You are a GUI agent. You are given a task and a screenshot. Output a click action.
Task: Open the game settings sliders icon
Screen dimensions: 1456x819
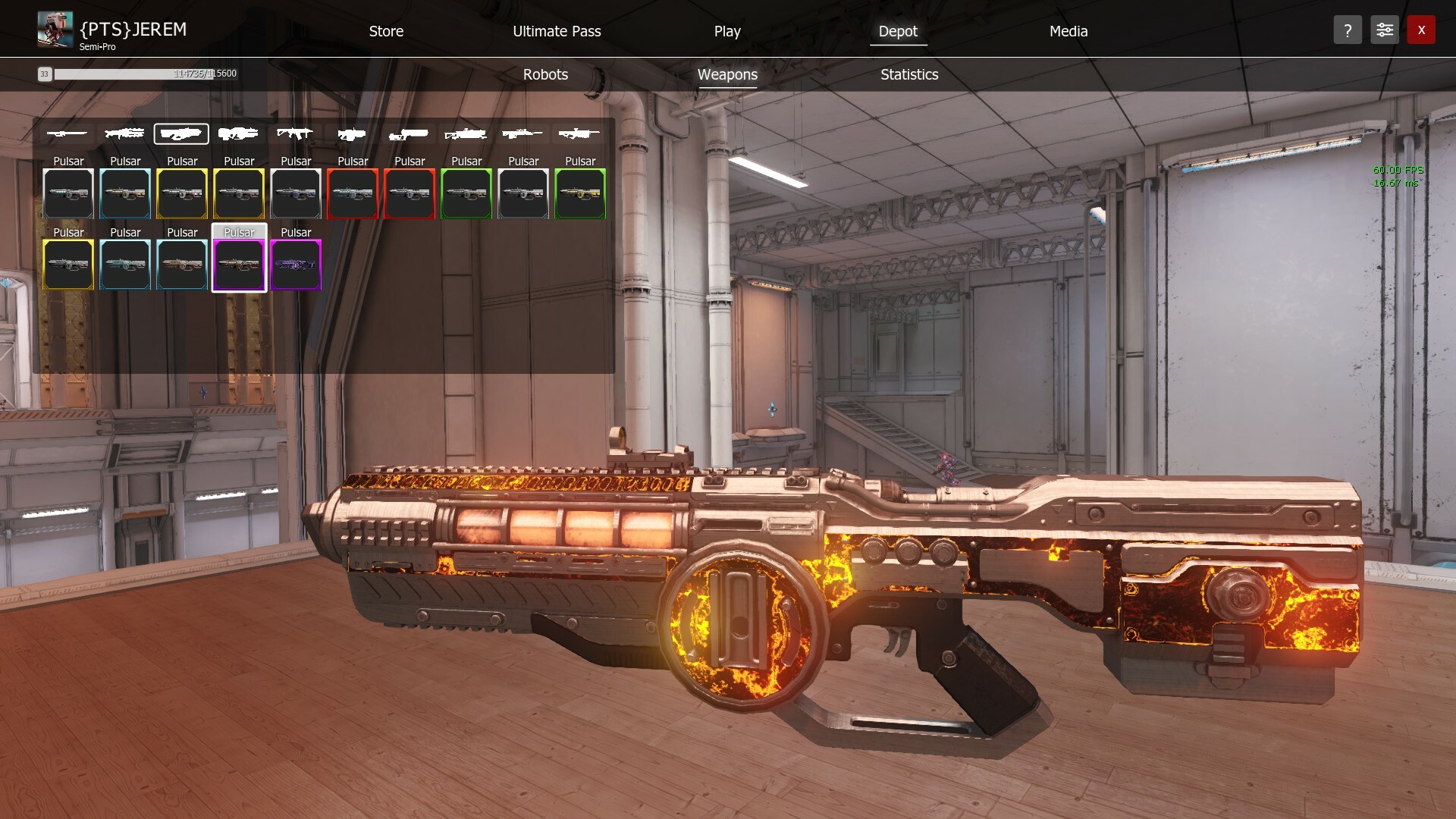click(1384, 30)
